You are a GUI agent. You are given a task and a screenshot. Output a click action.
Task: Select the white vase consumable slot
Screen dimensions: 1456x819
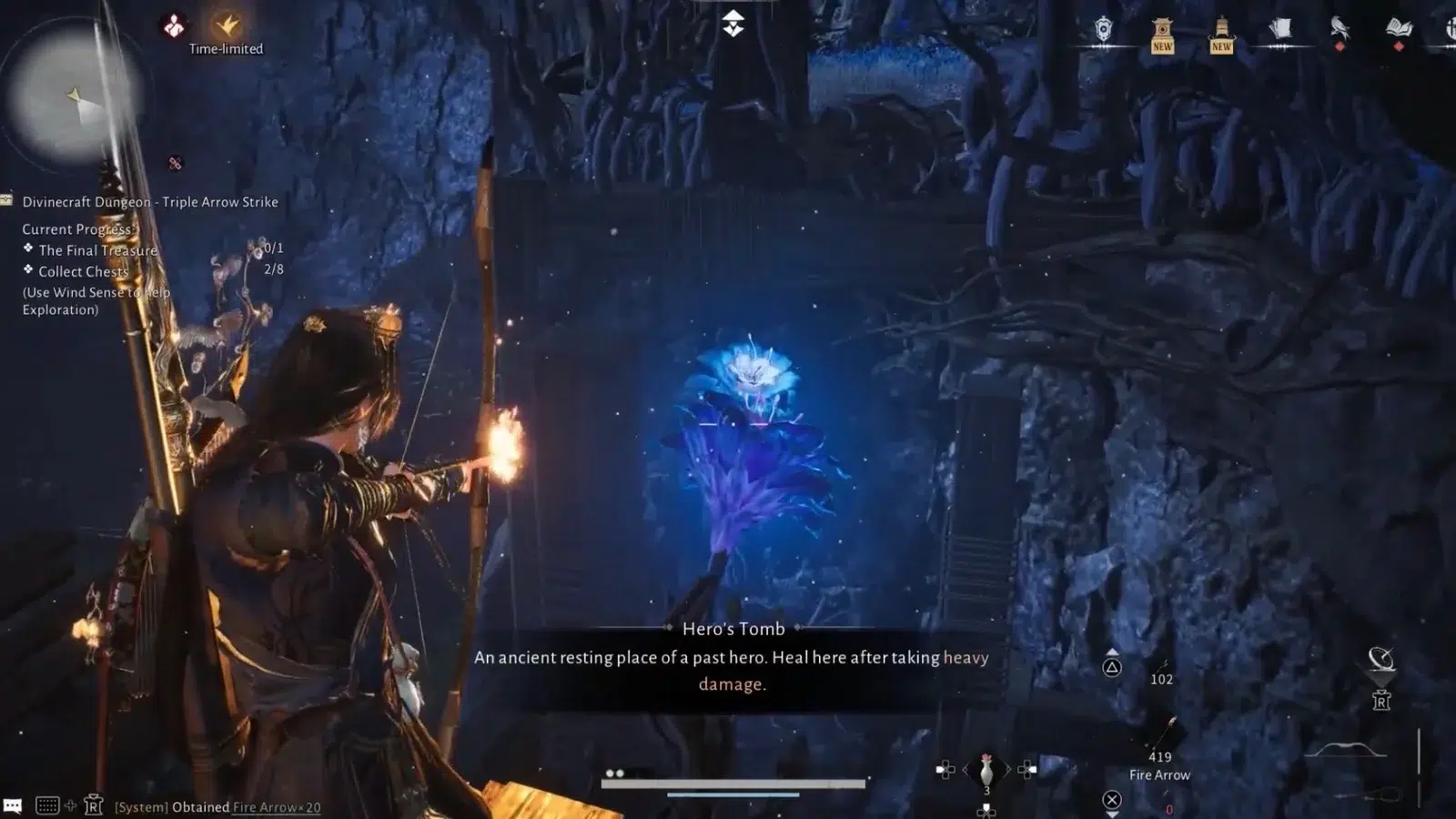pos(986,771)
